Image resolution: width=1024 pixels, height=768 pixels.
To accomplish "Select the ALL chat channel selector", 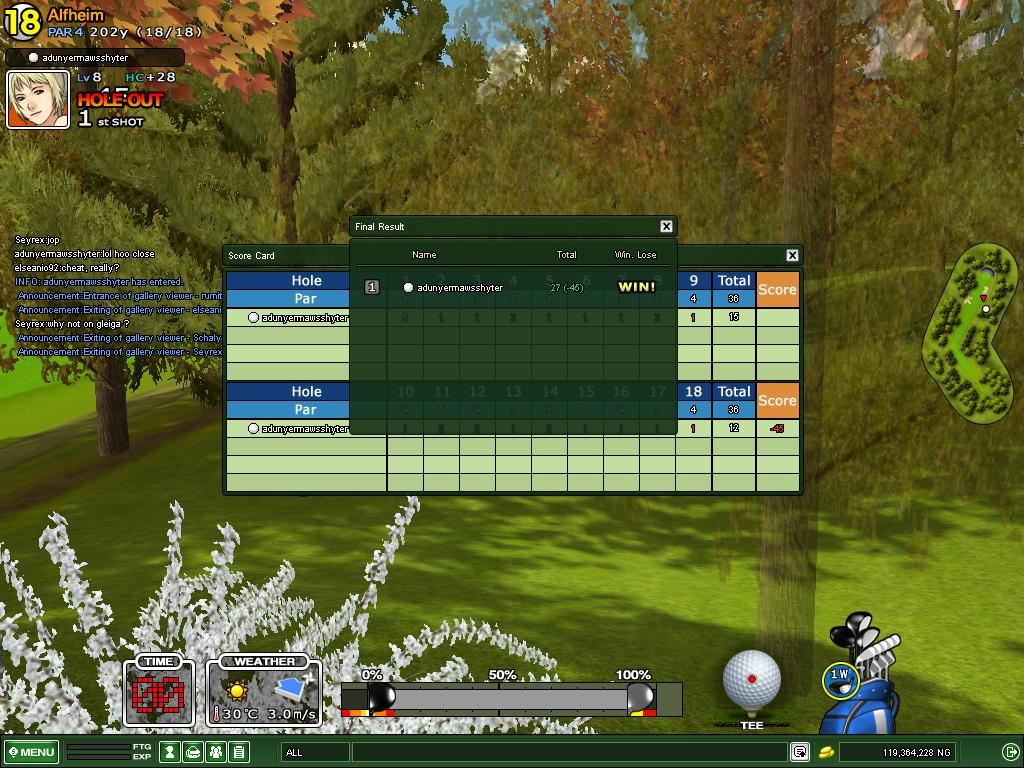I will coord(315,752).
